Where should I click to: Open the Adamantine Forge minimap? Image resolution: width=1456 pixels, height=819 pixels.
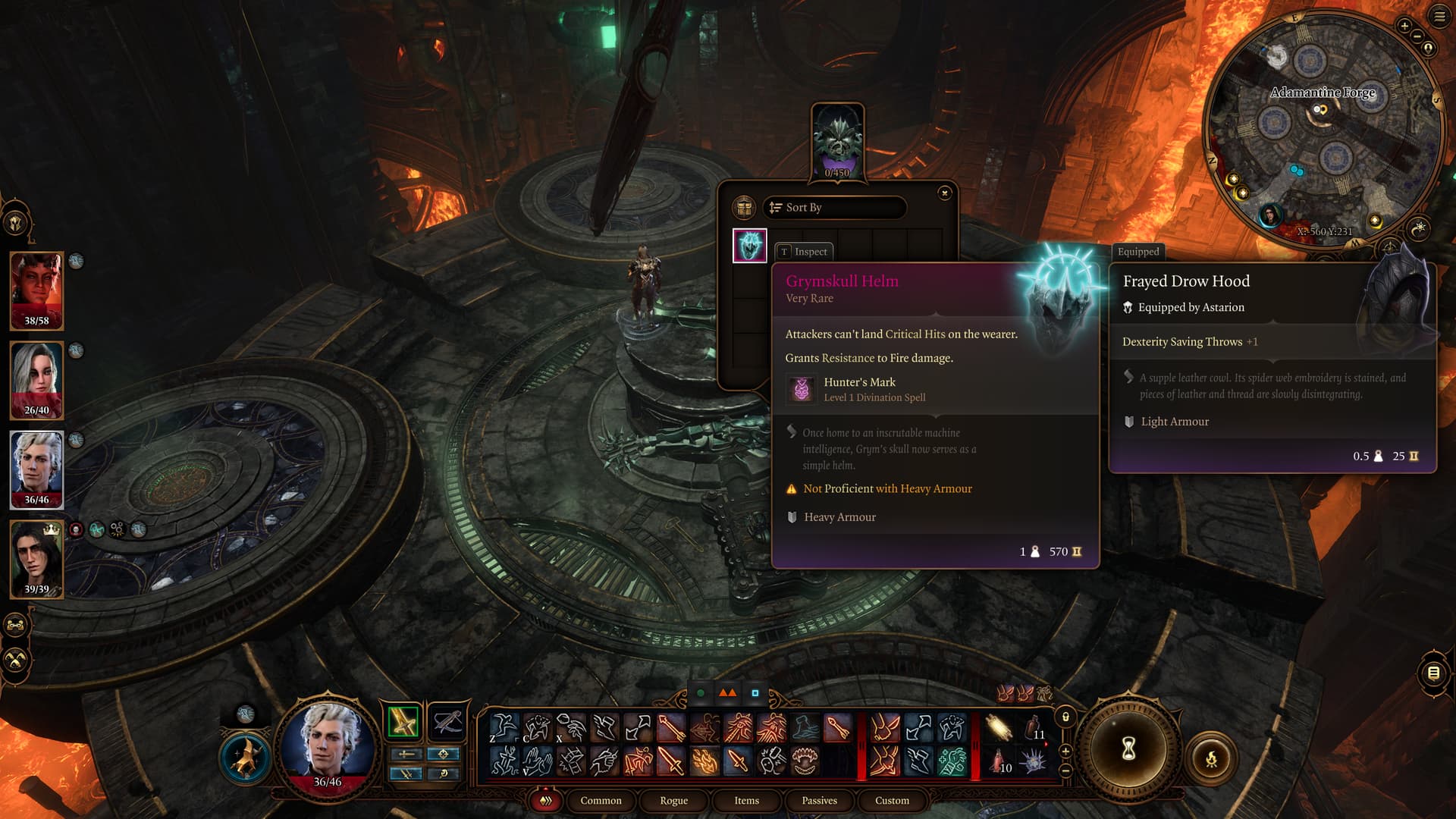click(x=1322, y=129)
